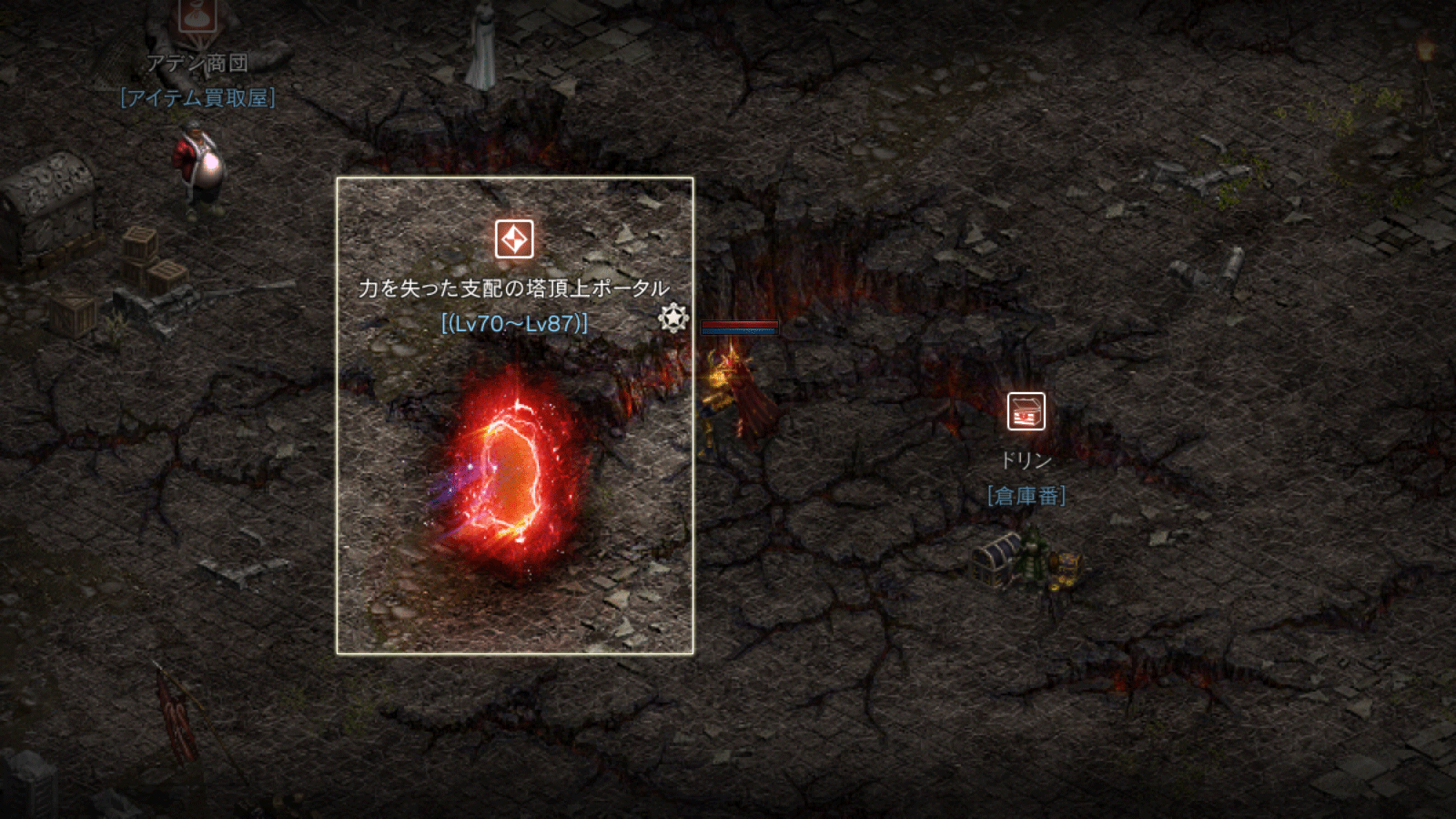The image size is (1456, 819).
Task: Open the ドリン storage keeper chest icon
Action: pyautogui.click(x=1026, y=411)
